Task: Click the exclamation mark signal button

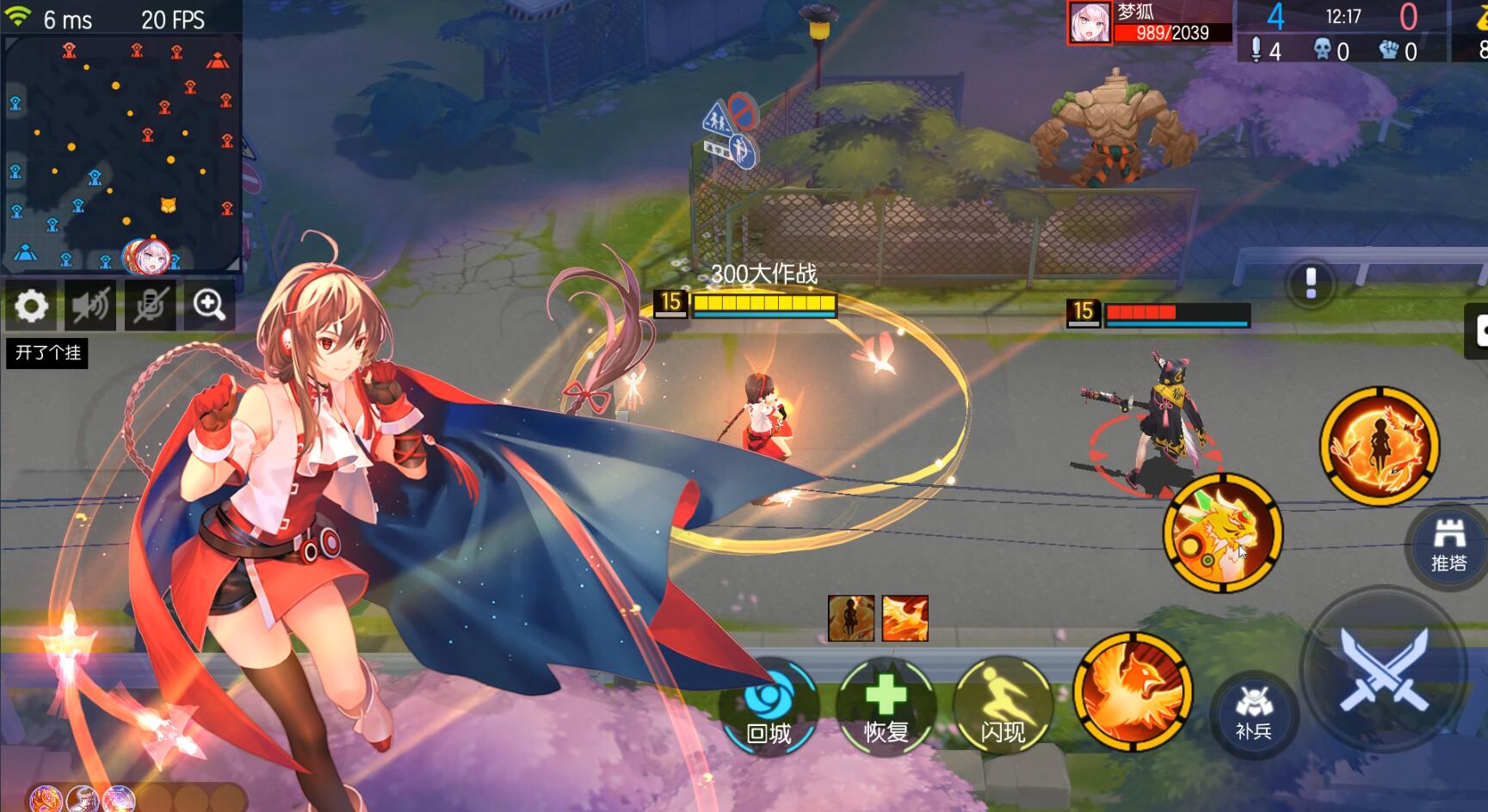Action: (x=1311, y=283)
